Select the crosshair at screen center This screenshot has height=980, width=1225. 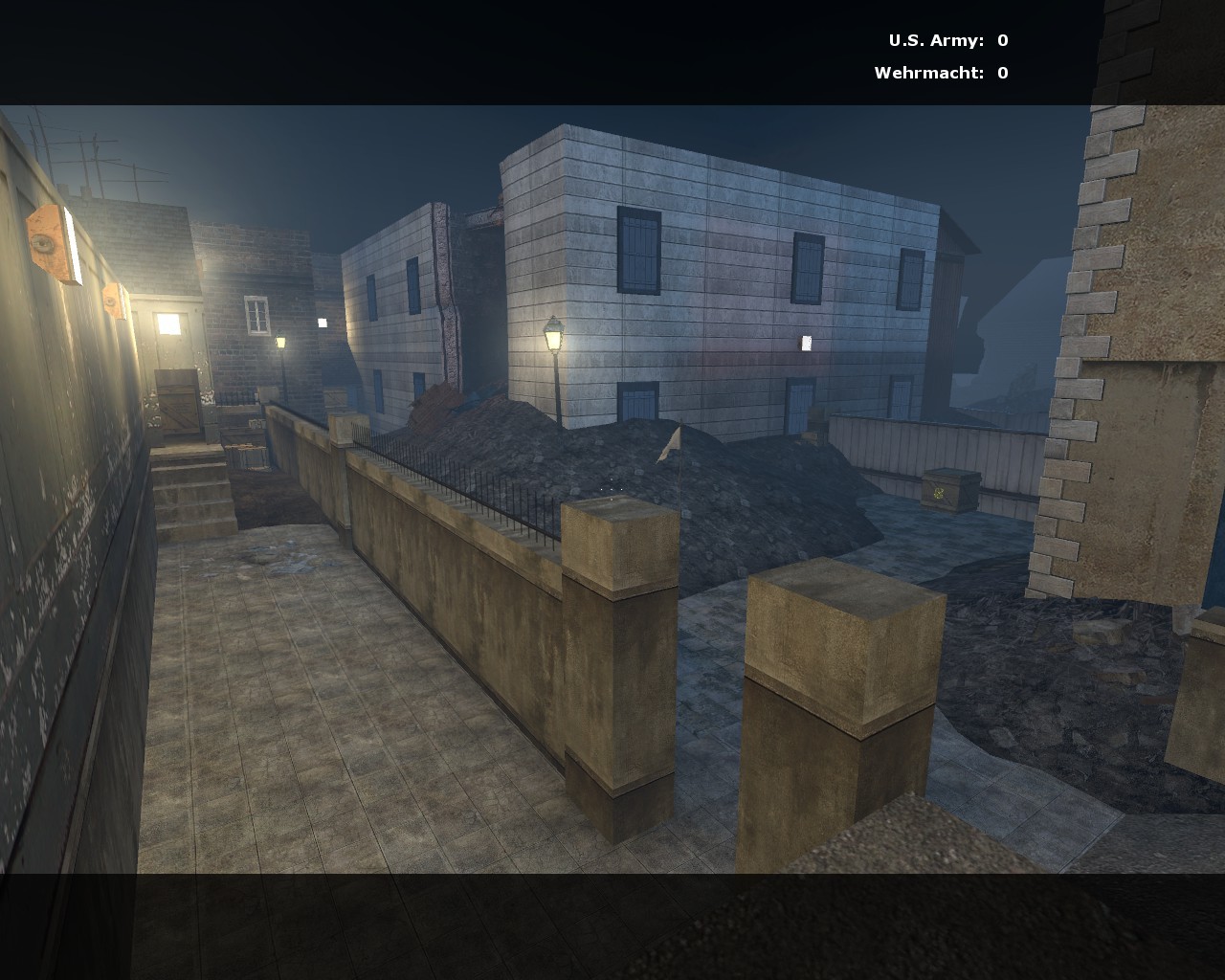[611, 488]
